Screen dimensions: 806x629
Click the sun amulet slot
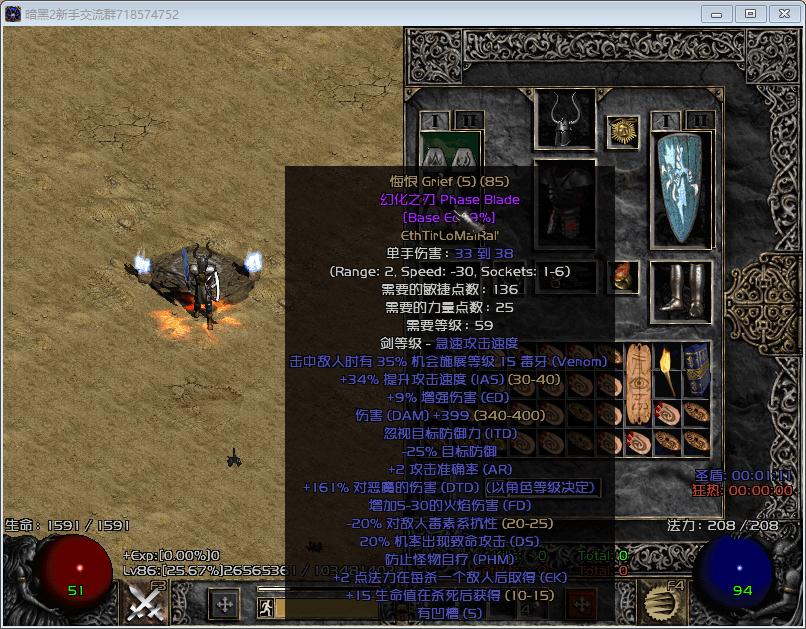click(x=624, y=132)
